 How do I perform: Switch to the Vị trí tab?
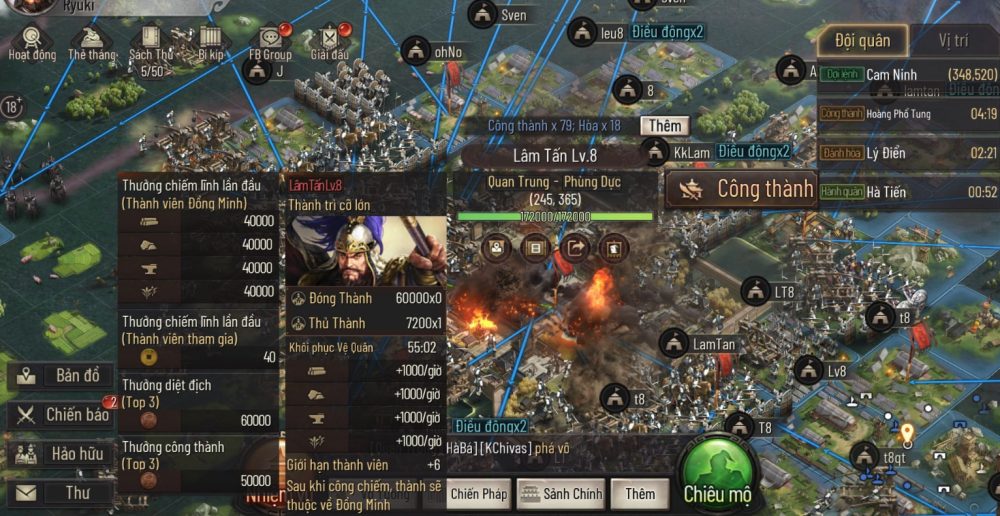coord(952,41)
